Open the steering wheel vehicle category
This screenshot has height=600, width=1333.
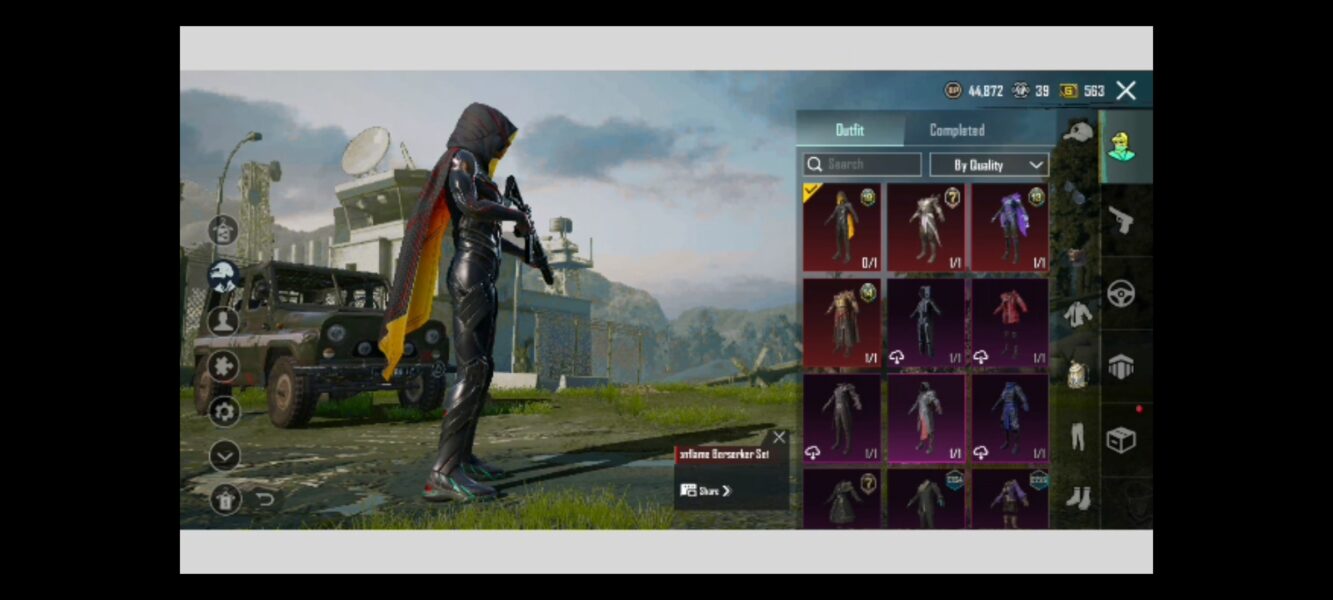[1121, 294]
